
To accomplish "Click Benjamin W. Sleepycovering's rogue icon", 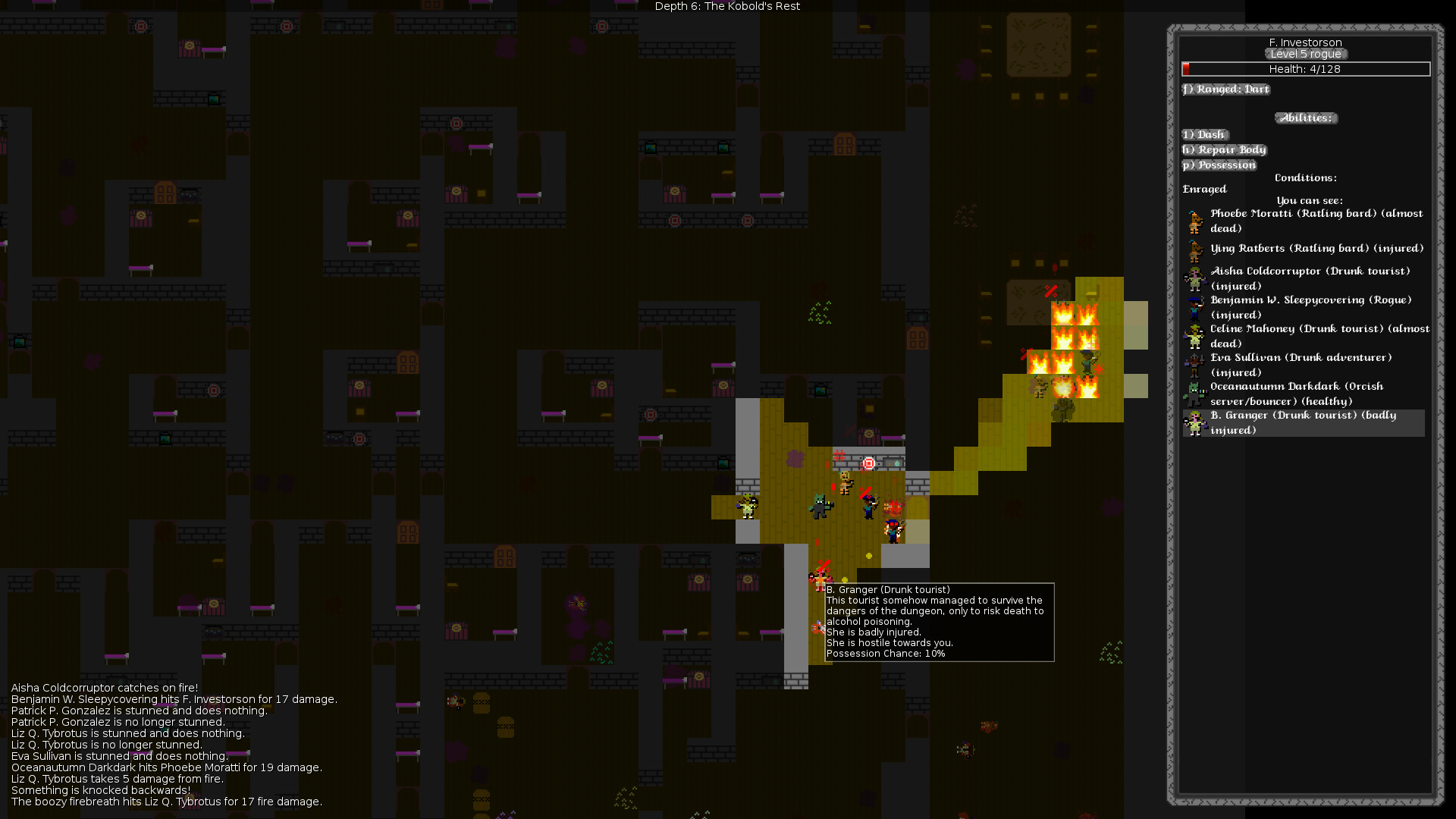I will tap(1196, 304).
